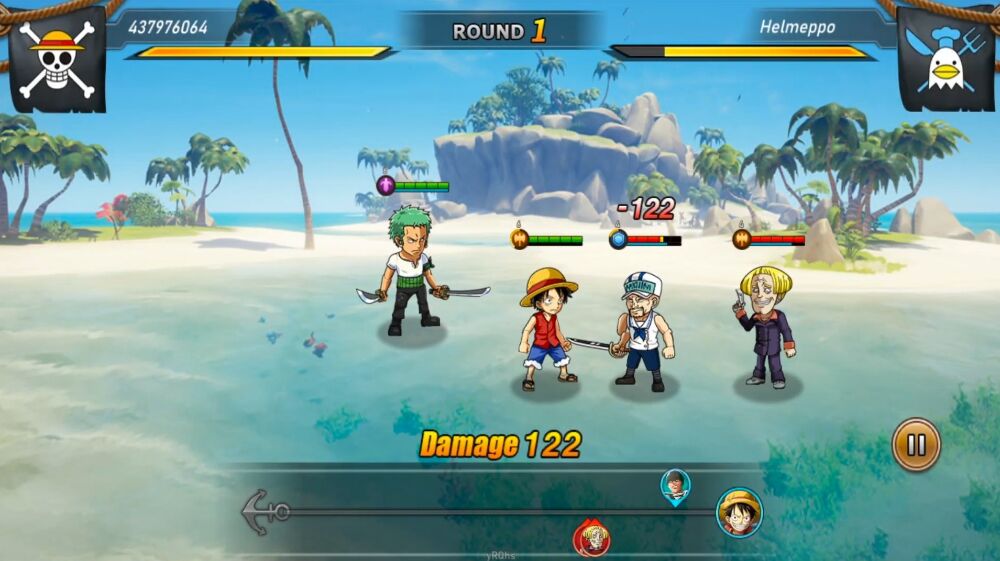
Task: Tap the blue turn marker above the bar
Action: (x=676, y=485)
